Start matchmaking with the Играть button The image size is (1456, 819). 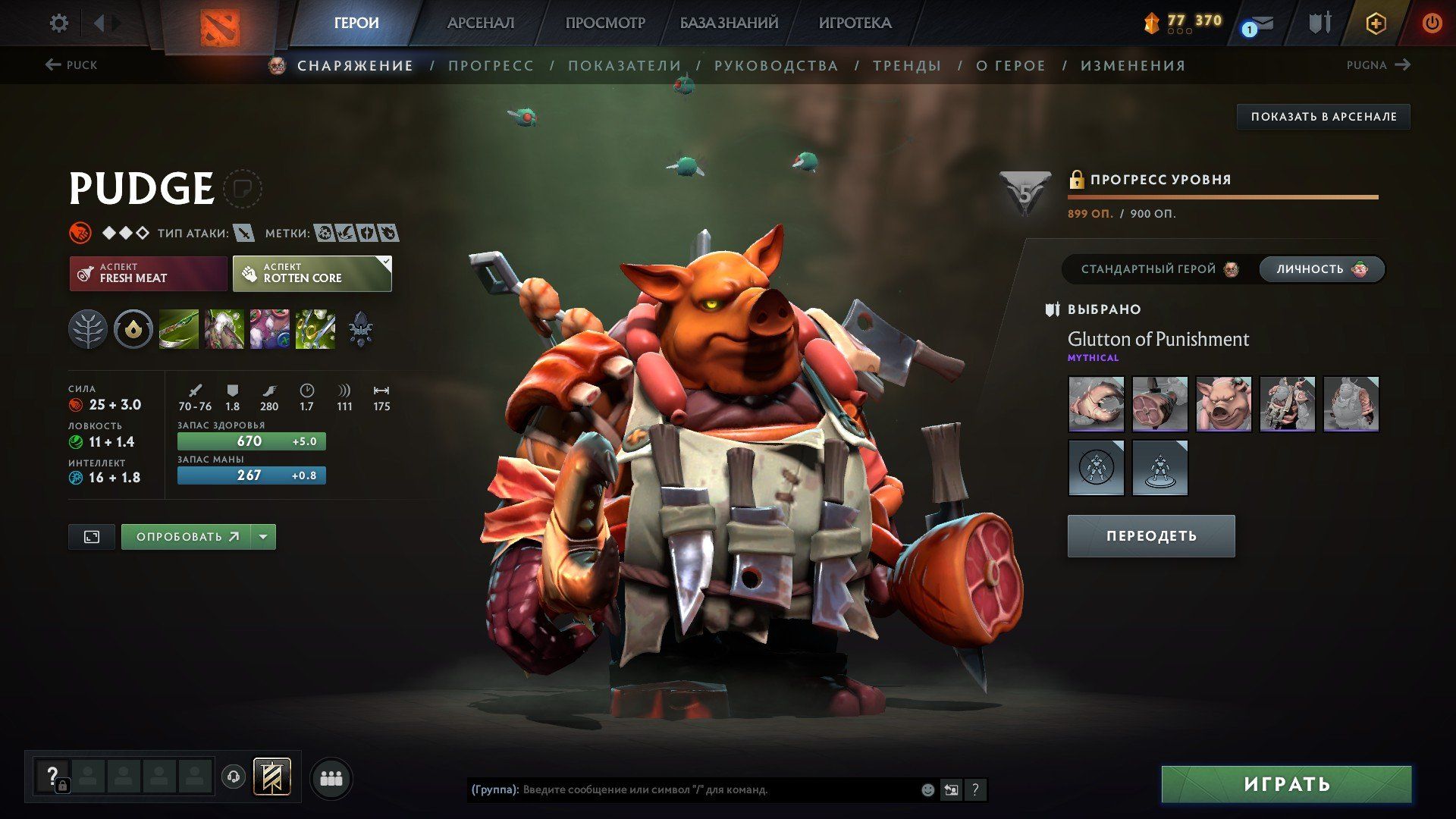point(1286,784)
